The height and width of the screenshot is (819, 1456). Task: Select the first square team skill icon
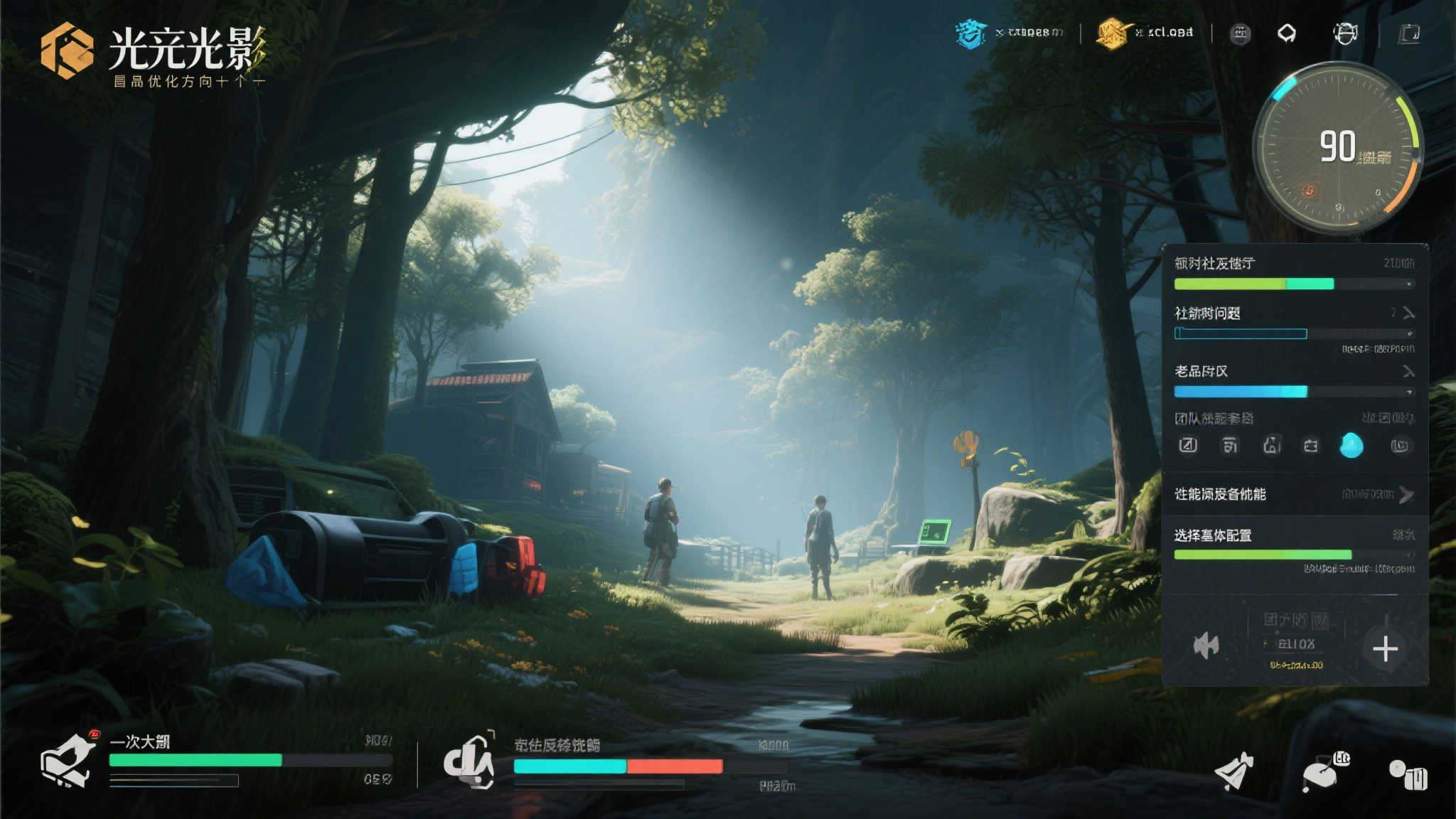(1188, 446)
